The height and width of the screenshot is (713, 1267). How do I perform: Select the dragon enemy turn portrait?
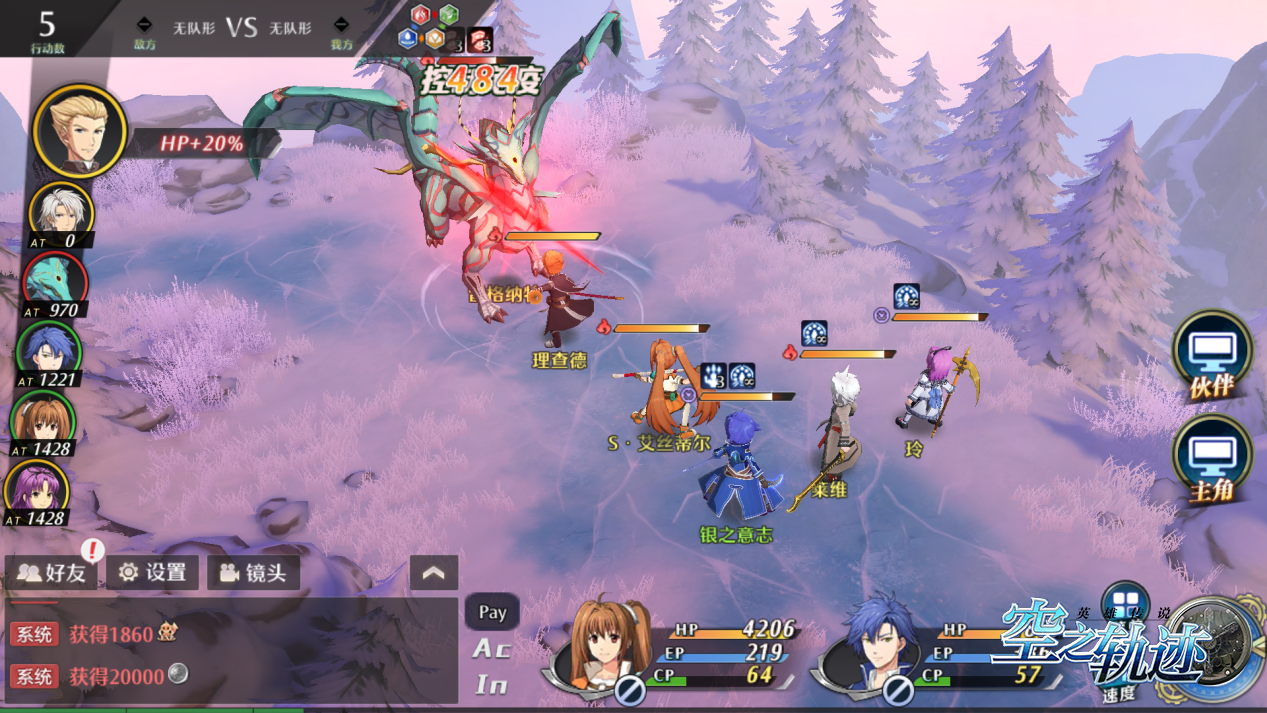tap(55, 281)
